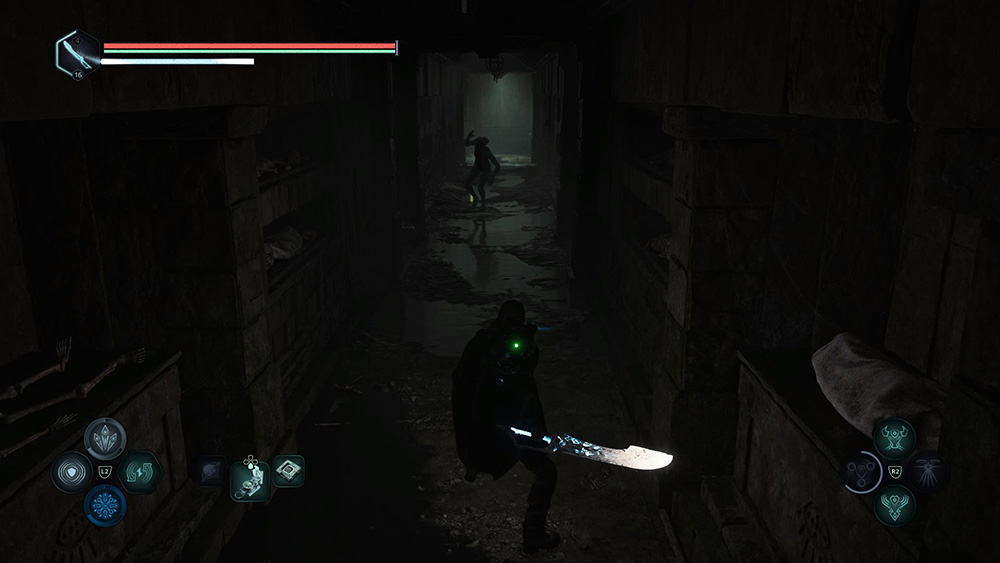Viewport: 1000px width, 563px height.
Task: Activate the three-orb triangle ability
Action: 860,471
